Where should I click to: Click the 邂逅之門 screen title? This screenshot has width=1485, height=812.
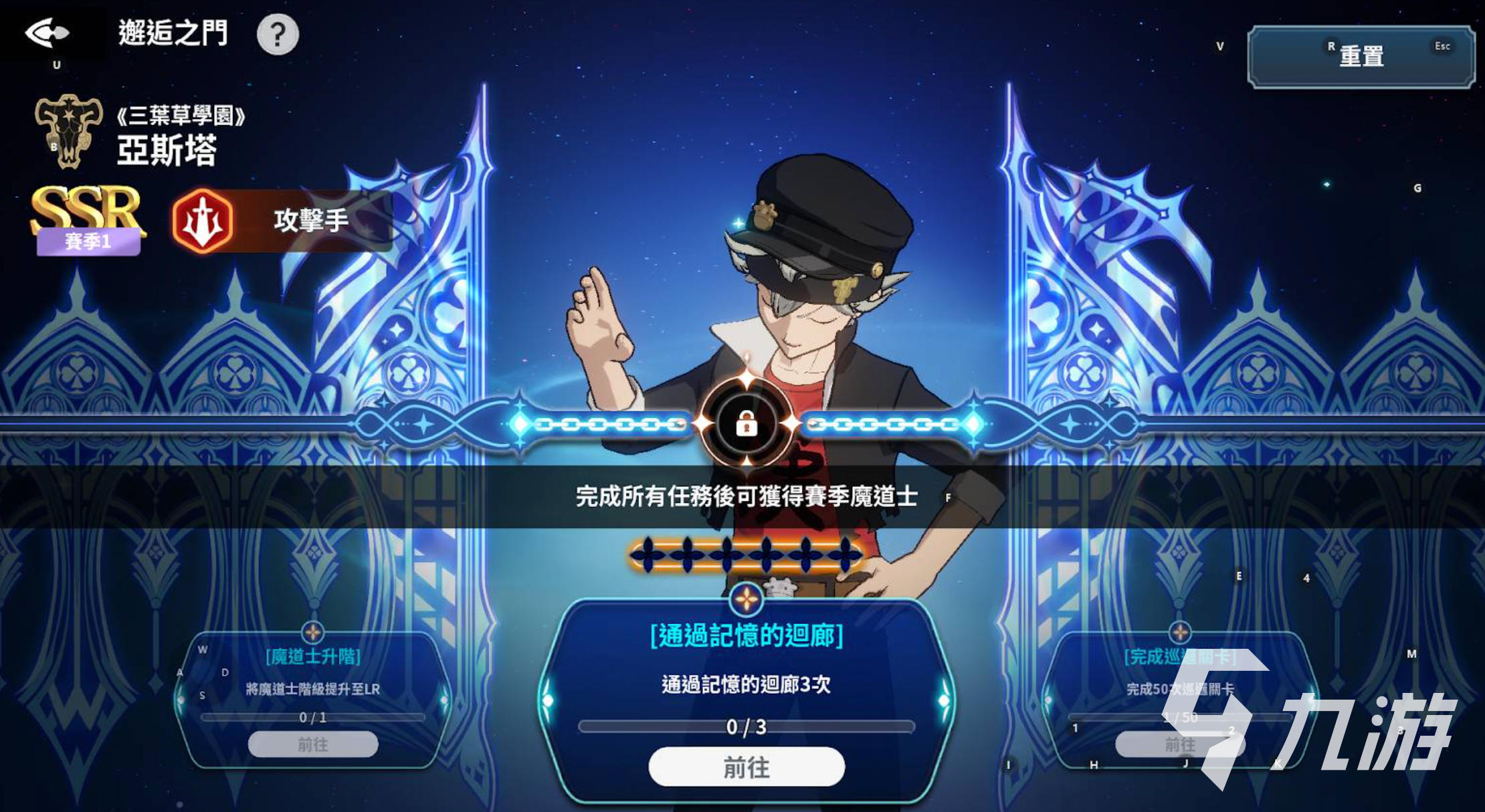point(173,32)
